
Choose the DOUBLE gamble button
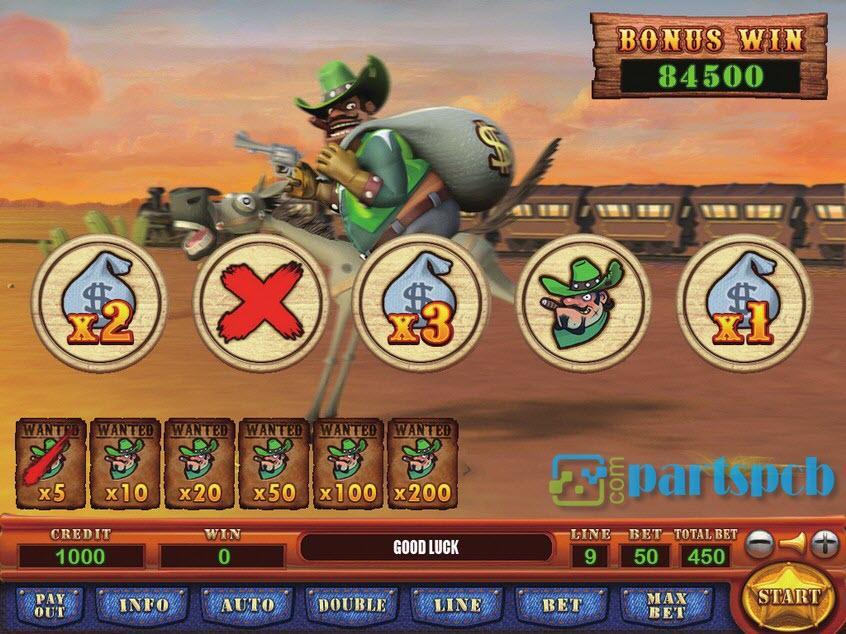coord(352,605)
